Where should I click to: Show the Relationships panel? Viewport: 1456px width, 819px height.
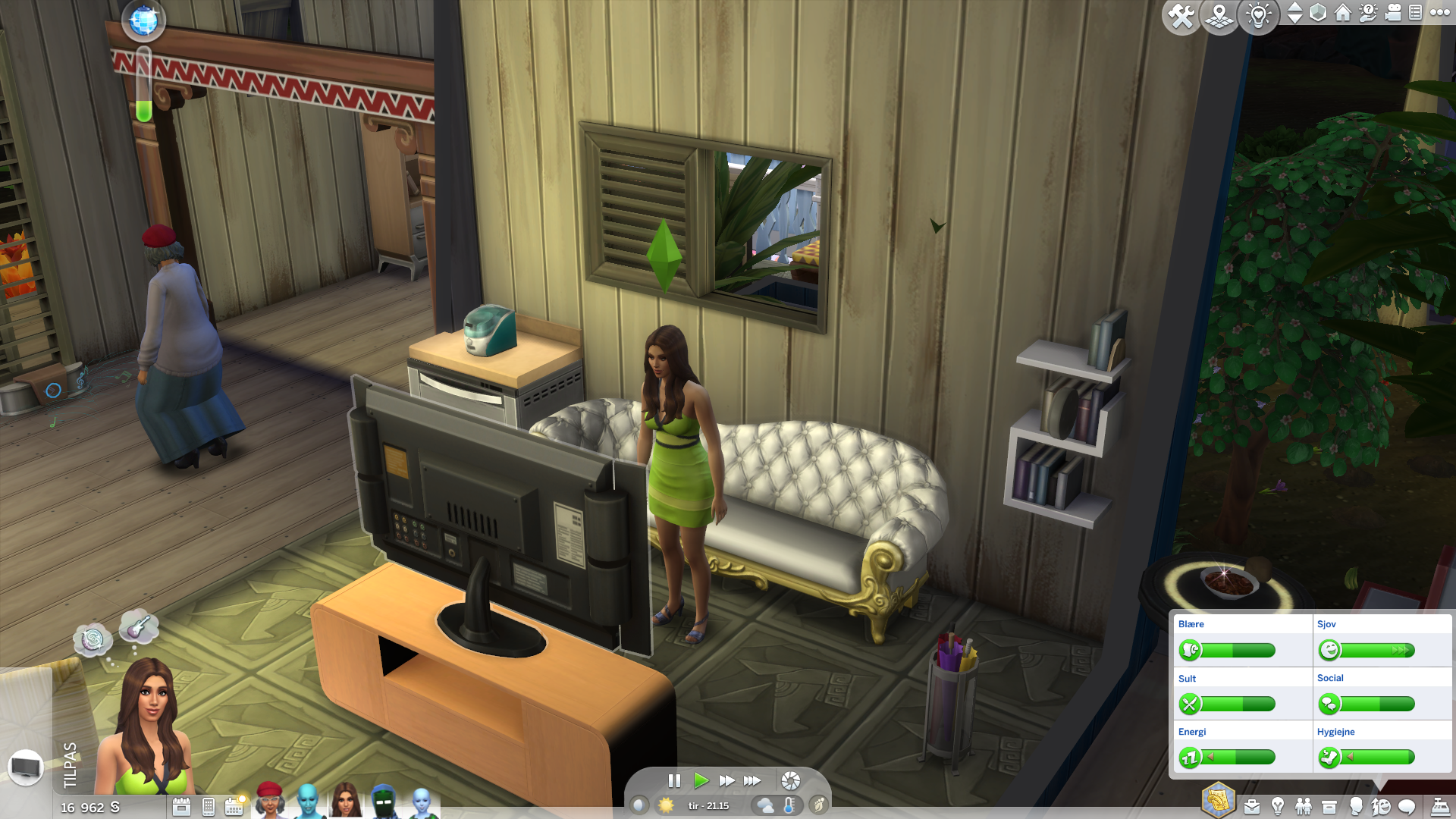coord(1304,806)
